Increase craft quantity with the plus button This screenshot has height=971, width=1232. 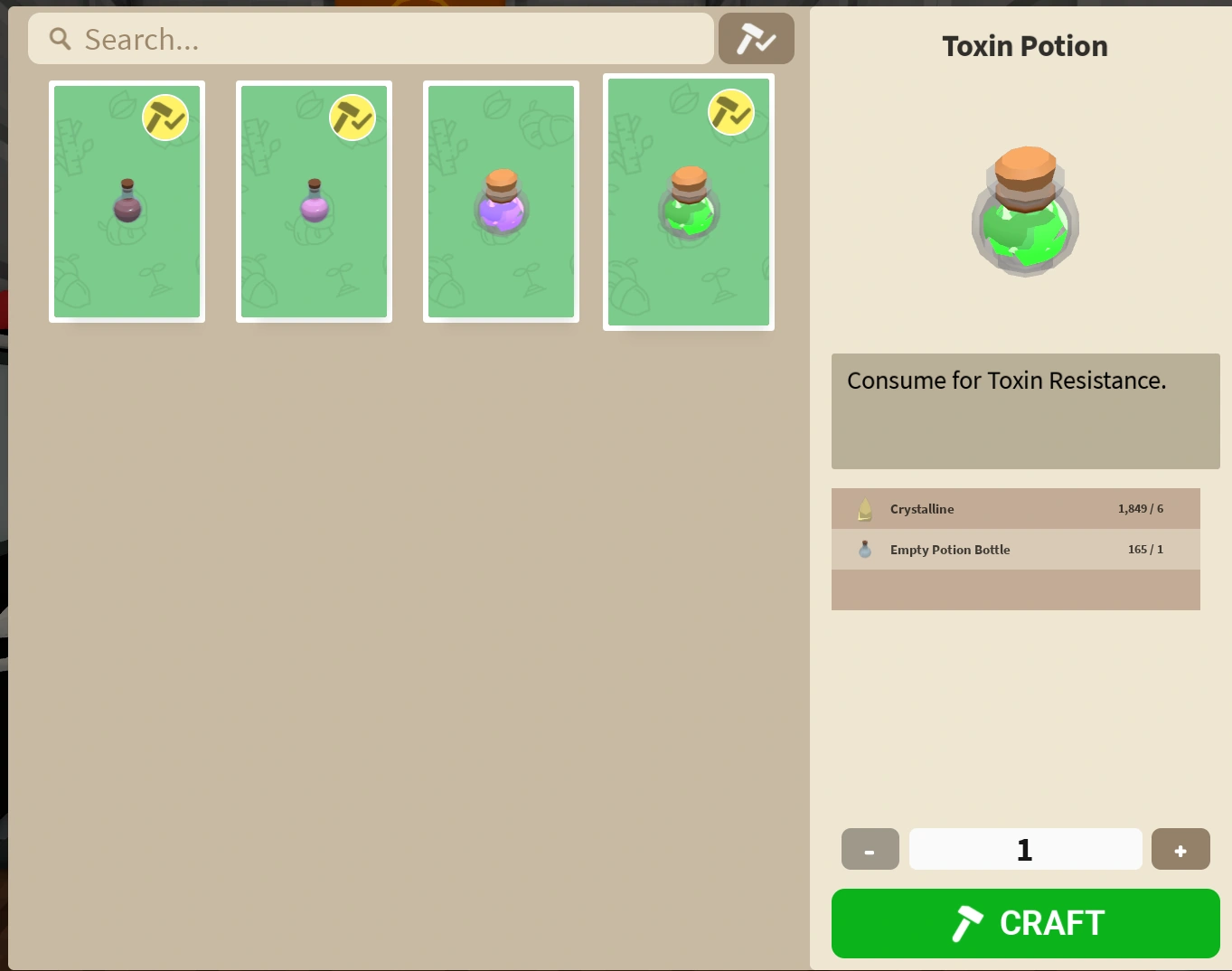point(1180,849)
